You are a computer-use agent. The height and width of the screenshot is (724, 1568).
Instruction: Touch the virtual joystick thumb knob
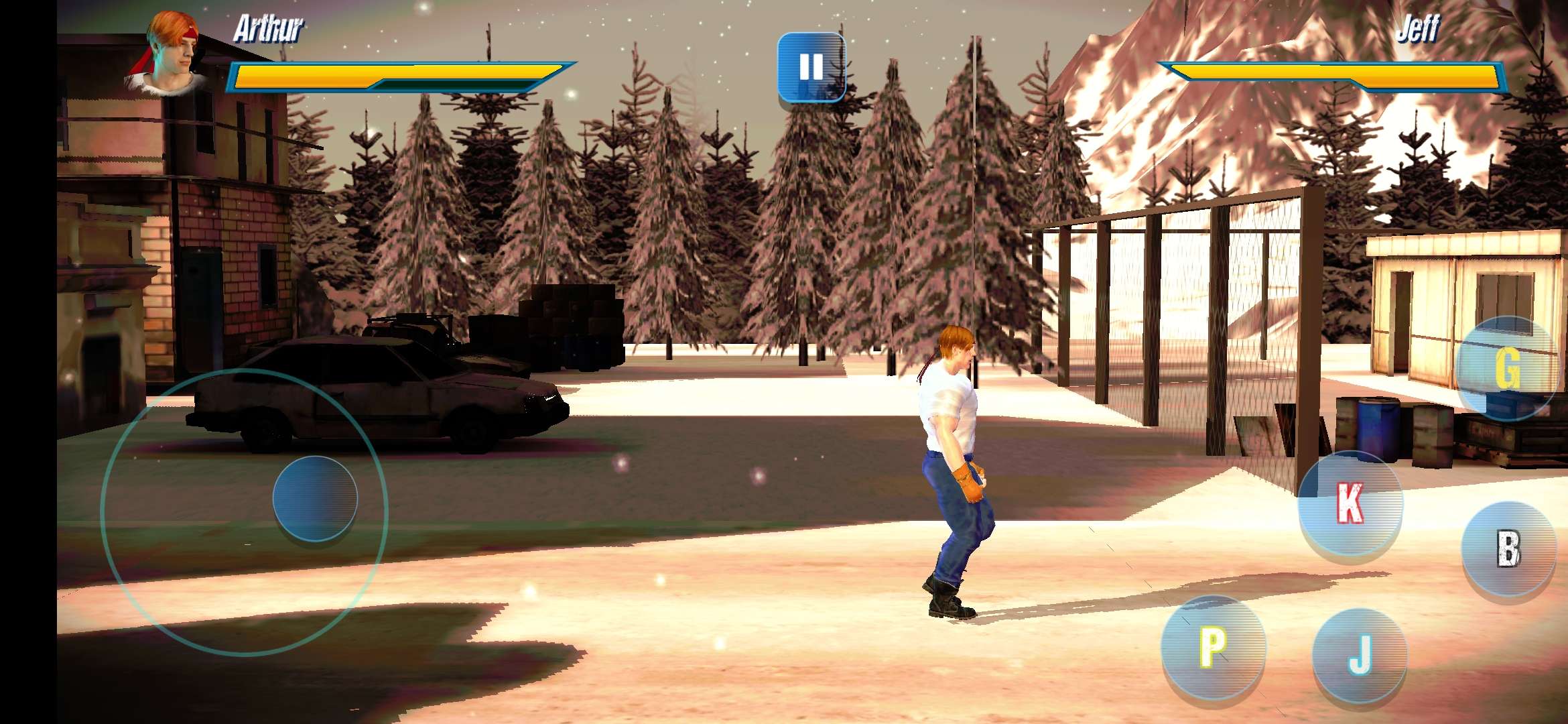tap(315, 498)
